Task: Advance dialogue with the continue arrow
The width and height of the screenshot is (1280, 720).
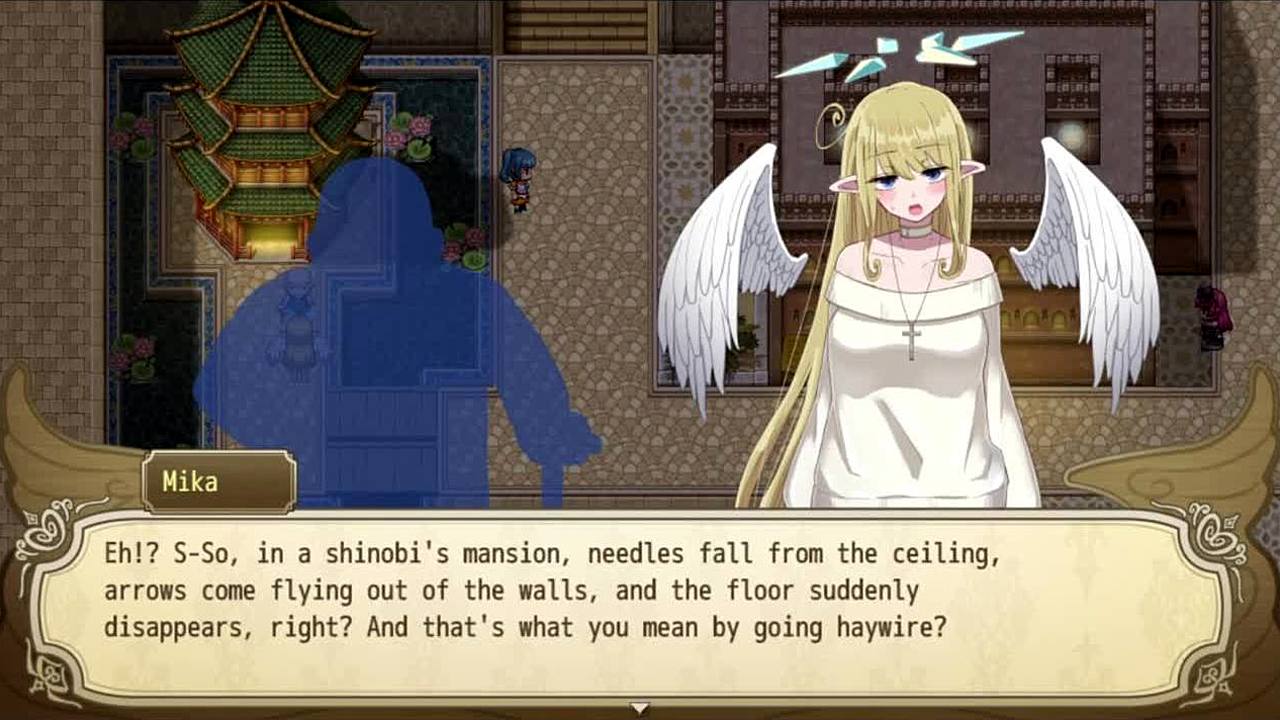Action: 640,708
